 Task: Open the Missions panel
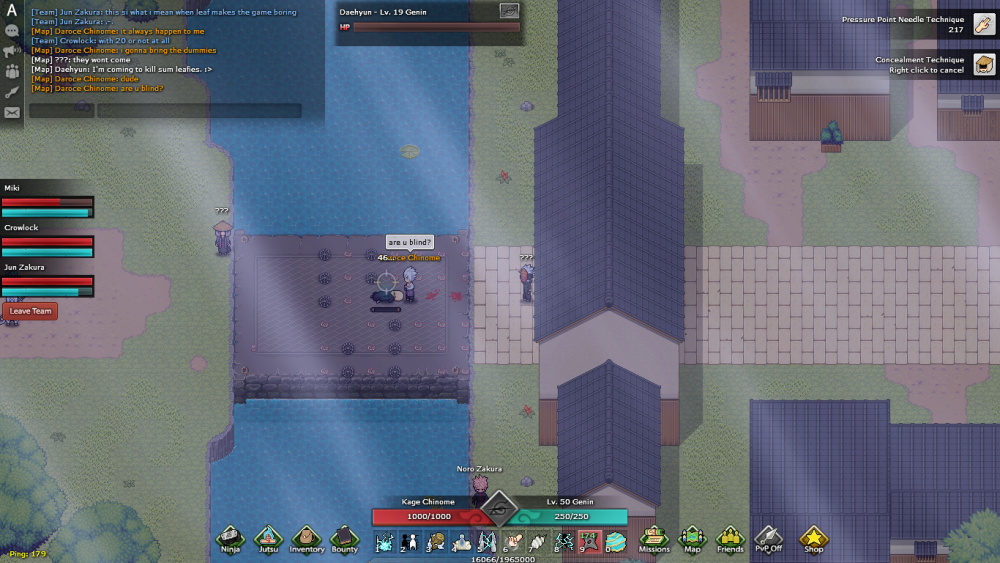pyautogui.click(x=654, y=538)
